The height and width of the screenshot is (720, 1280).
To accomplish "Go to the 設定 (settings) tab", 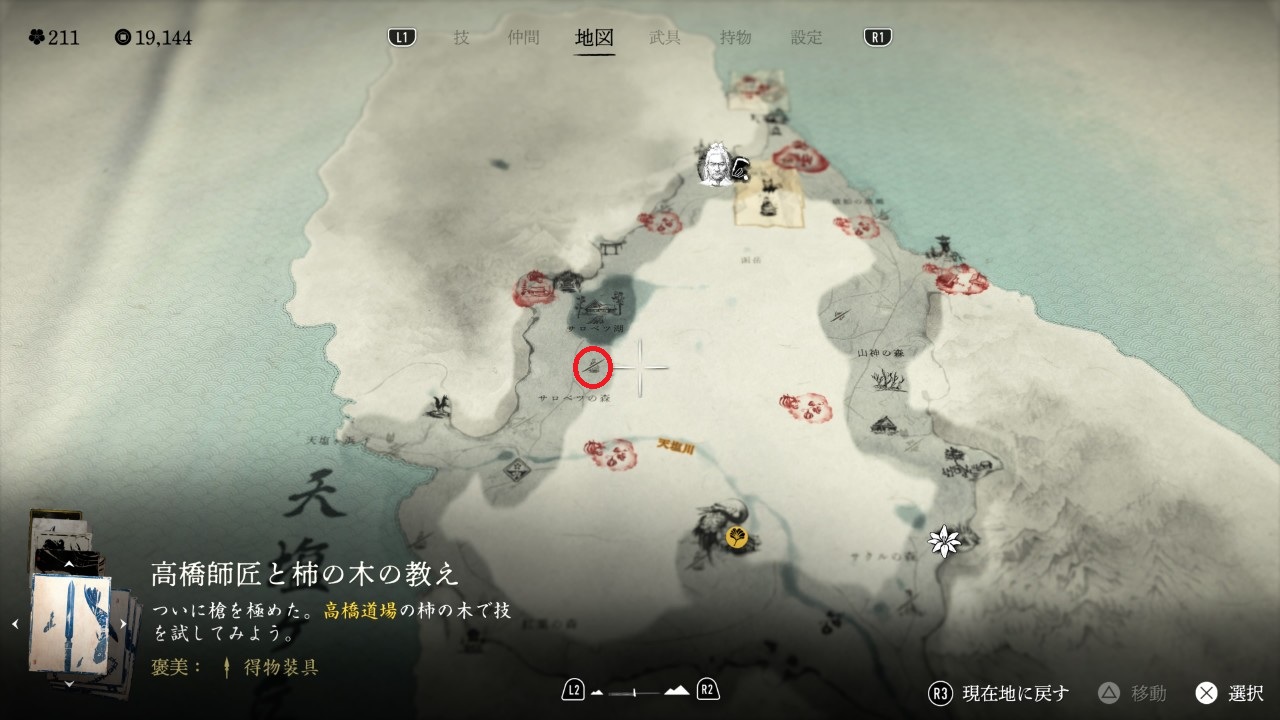I will (x=806, y=38).
